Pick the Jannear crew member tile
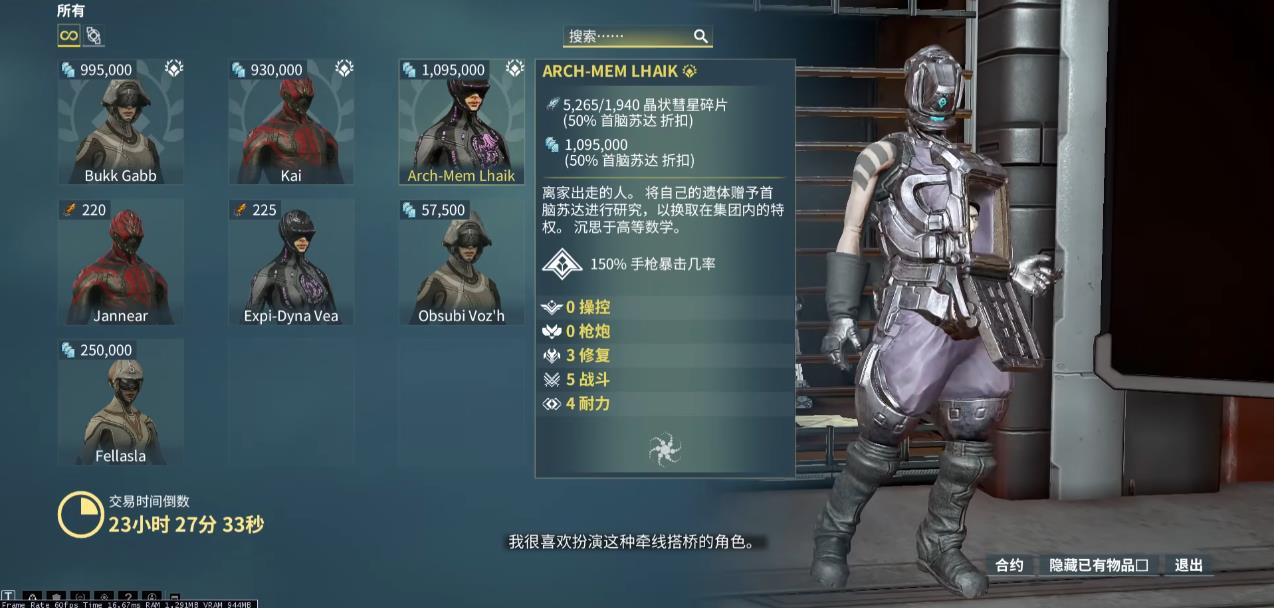Image resolution: width=1274 pixels, height=608 pixels. pos(121,262)
